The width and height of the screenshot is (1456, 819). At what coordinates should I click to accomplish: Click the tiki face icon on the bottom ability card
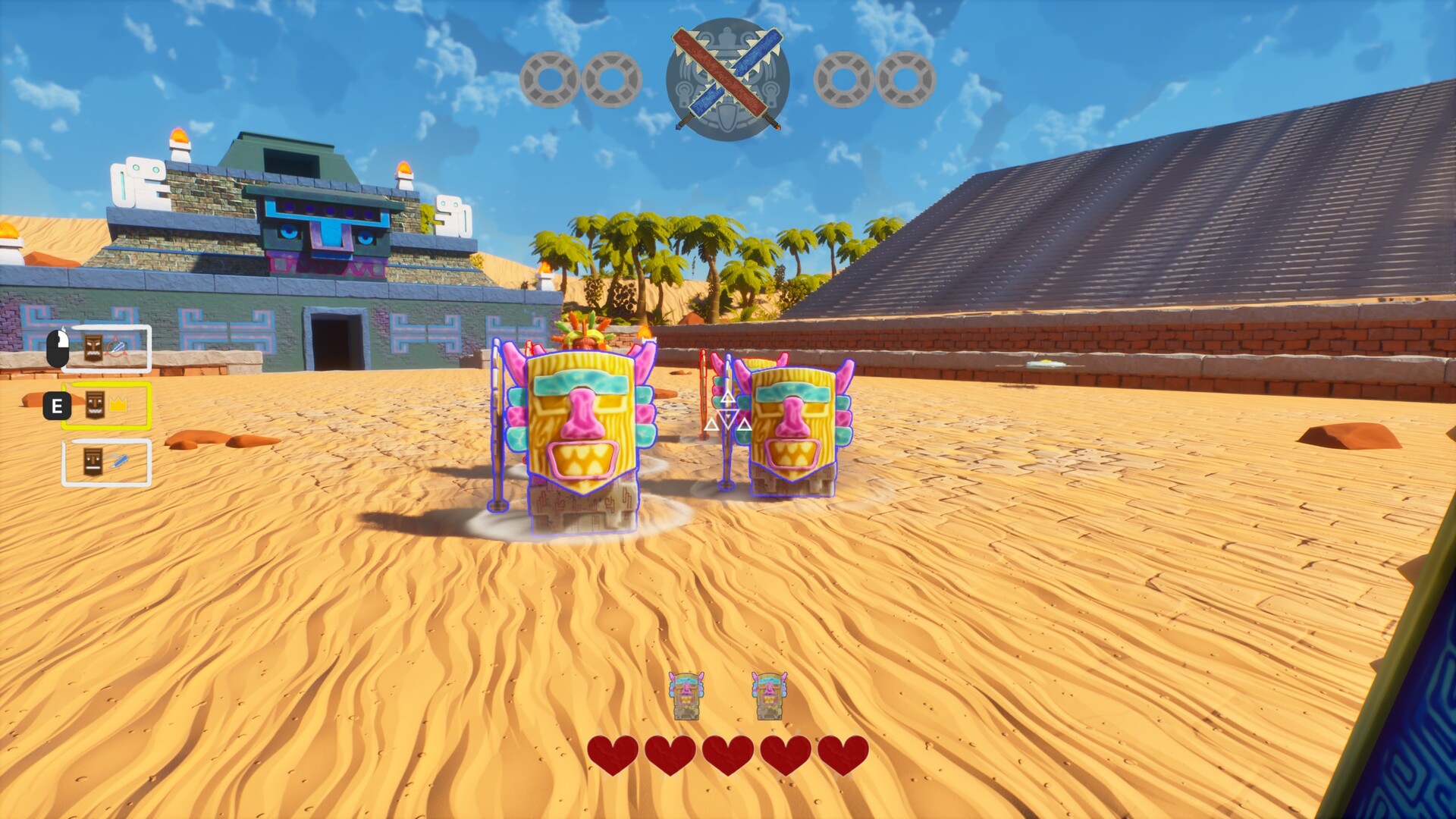(93, 463)
